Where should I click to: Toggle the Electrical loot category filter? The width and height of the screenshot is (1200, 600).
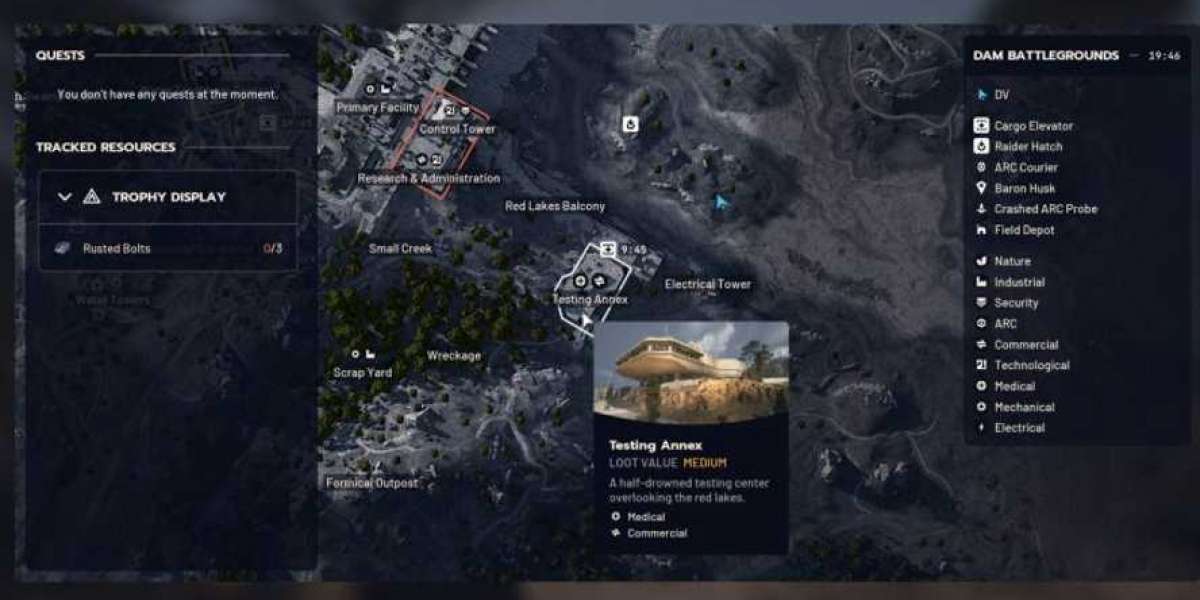click(1019, 428)
